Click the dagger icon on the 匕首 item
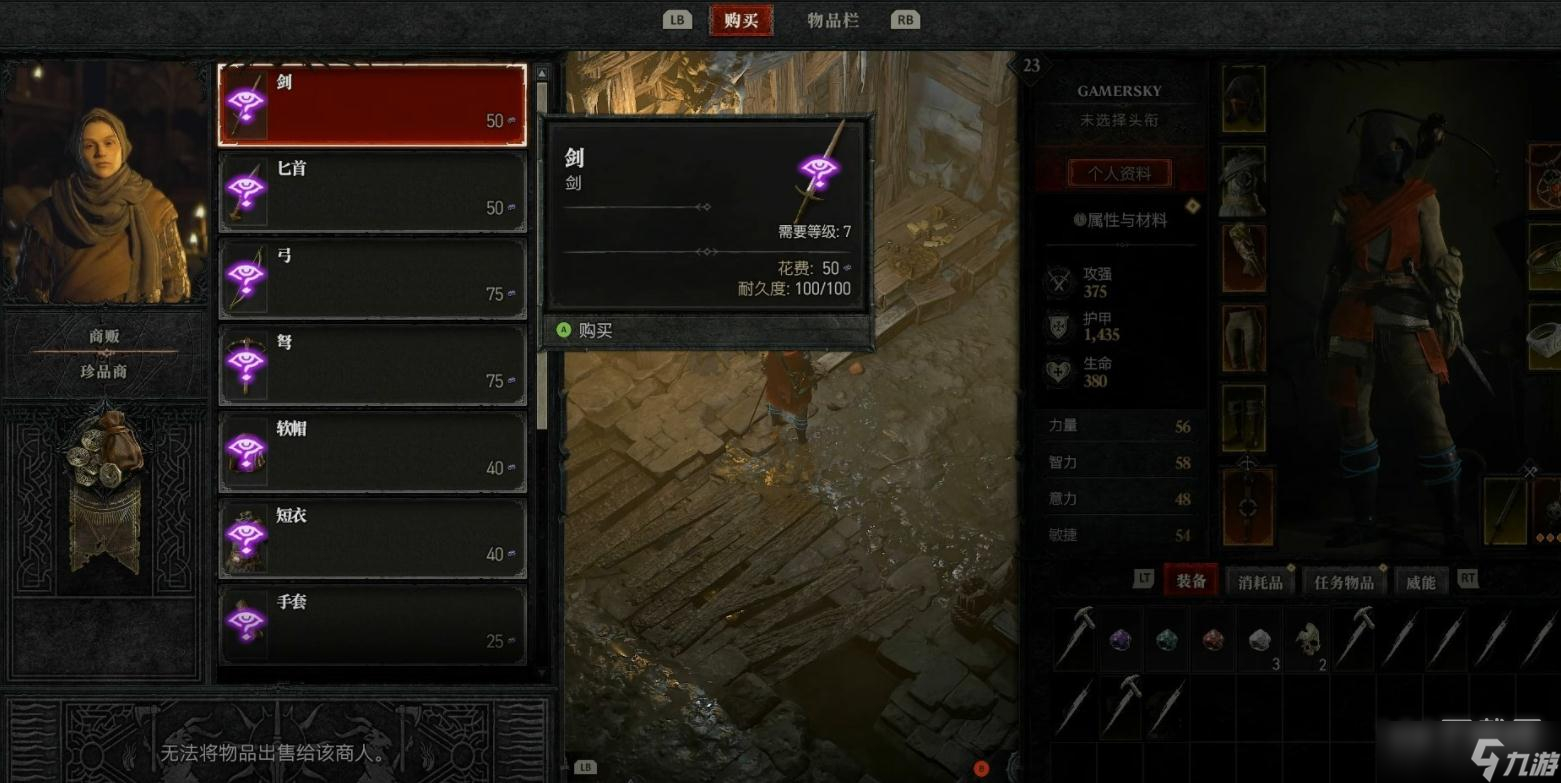The height and width of the screenshot is (783, 1561). (248, 189)
